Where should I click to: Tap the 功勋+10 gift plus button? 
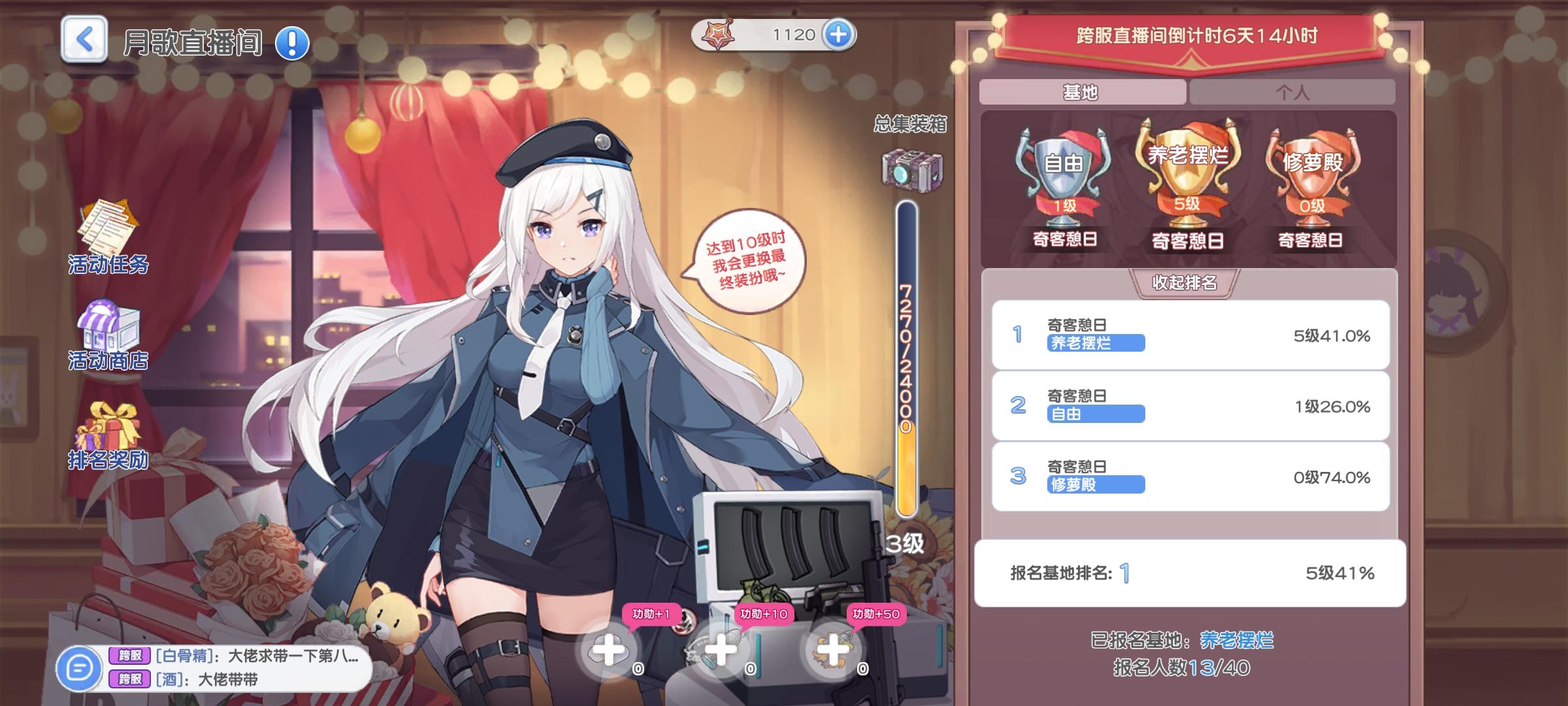point(721,652)
